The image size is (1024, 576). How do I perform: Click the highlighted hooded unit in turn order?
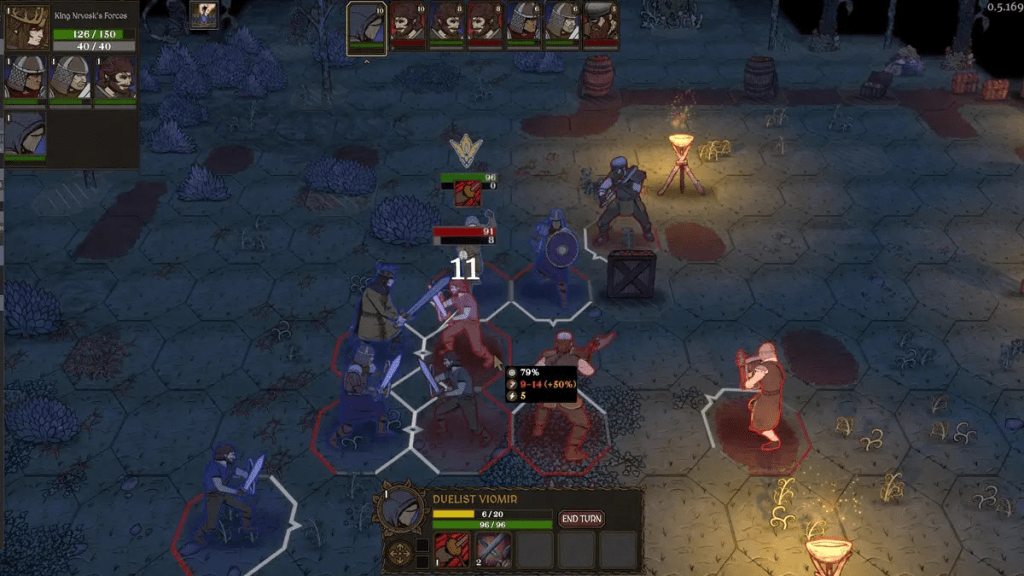[367, 26]
